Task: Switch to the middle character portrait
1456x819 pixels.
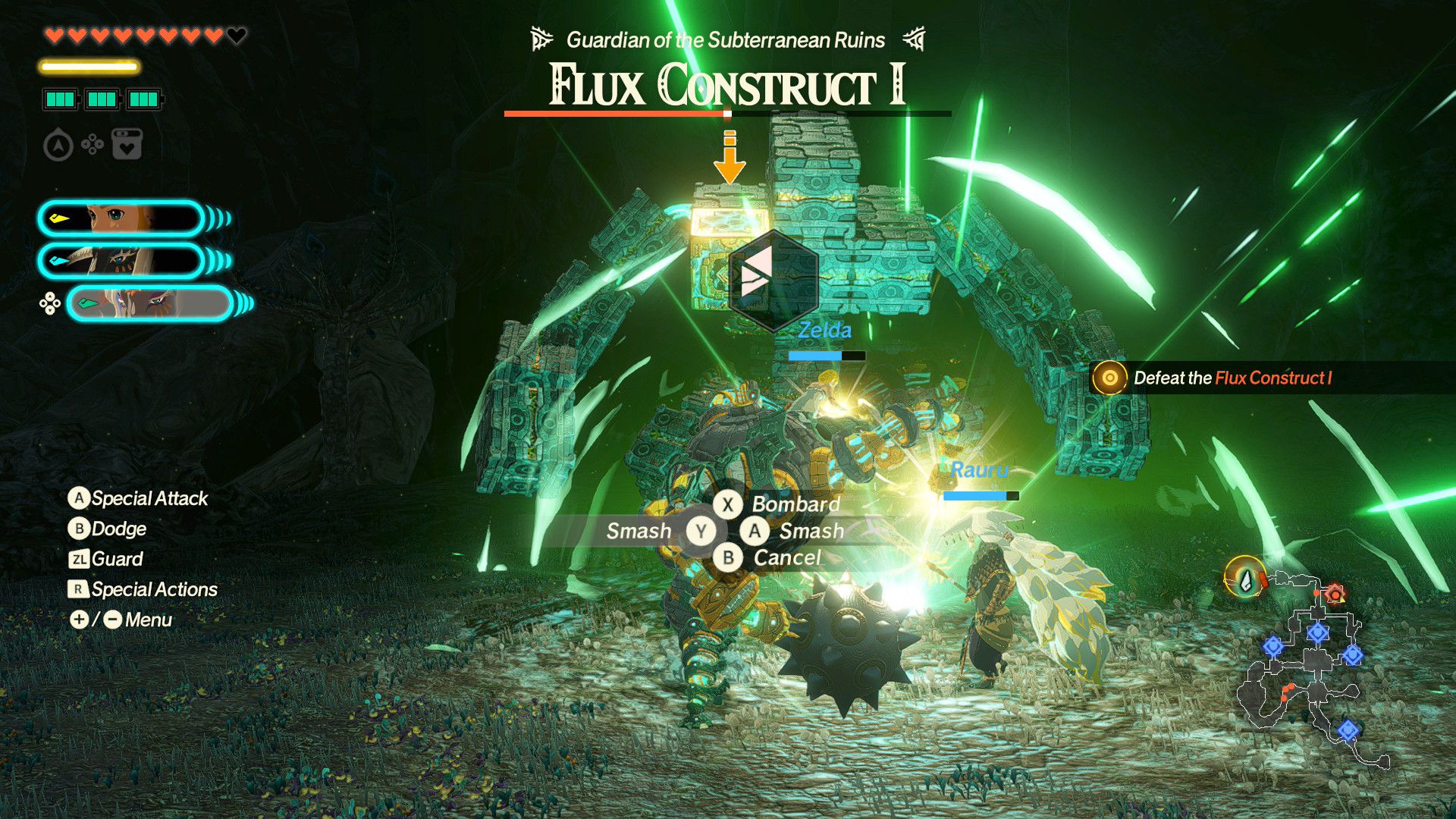Action: pyautogui.click(x=120, y=261)
